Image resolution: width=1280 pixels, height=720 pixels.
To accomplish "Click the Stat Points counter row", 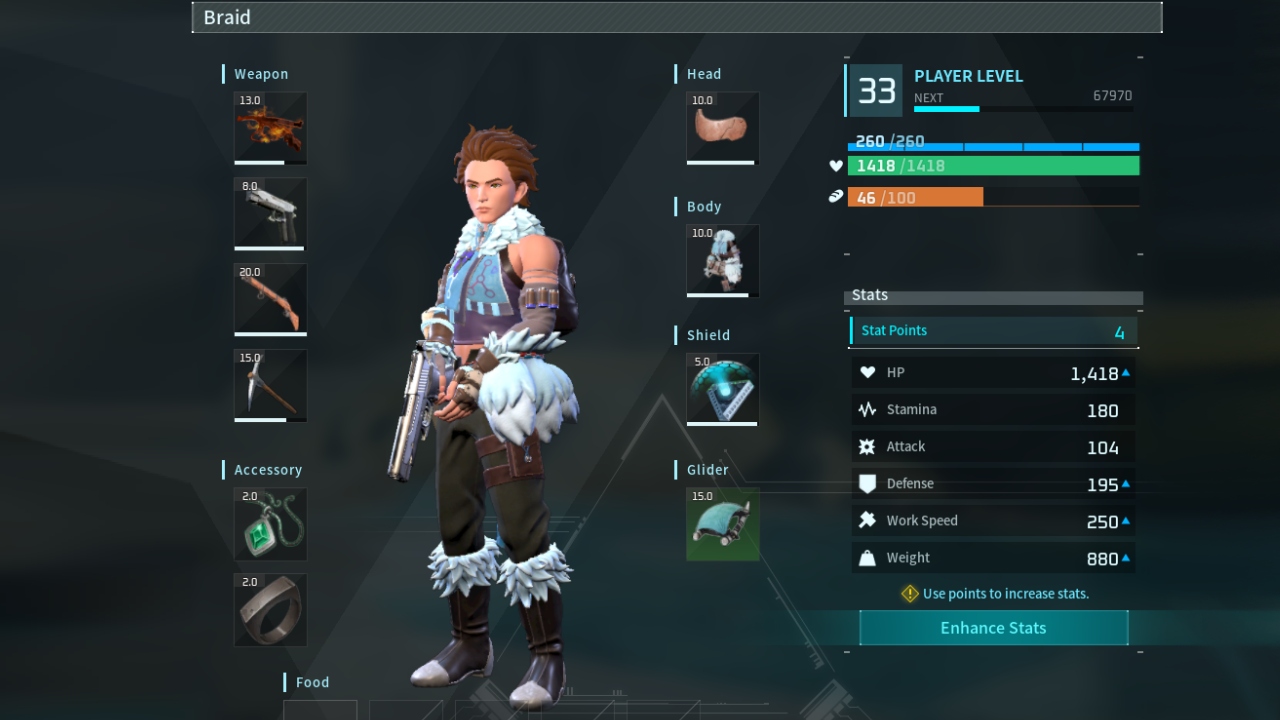I will click(x=993, y=330).
